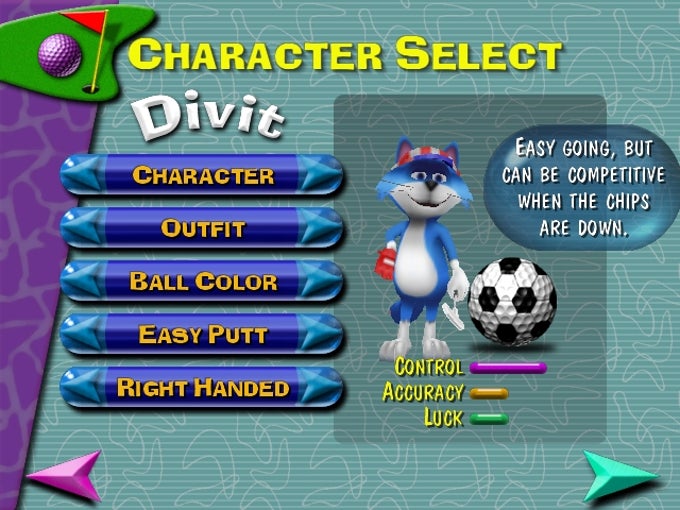Choose the next Outfit with its right arrow
Screen dimensions: 680x510
[x=319, y=228]
